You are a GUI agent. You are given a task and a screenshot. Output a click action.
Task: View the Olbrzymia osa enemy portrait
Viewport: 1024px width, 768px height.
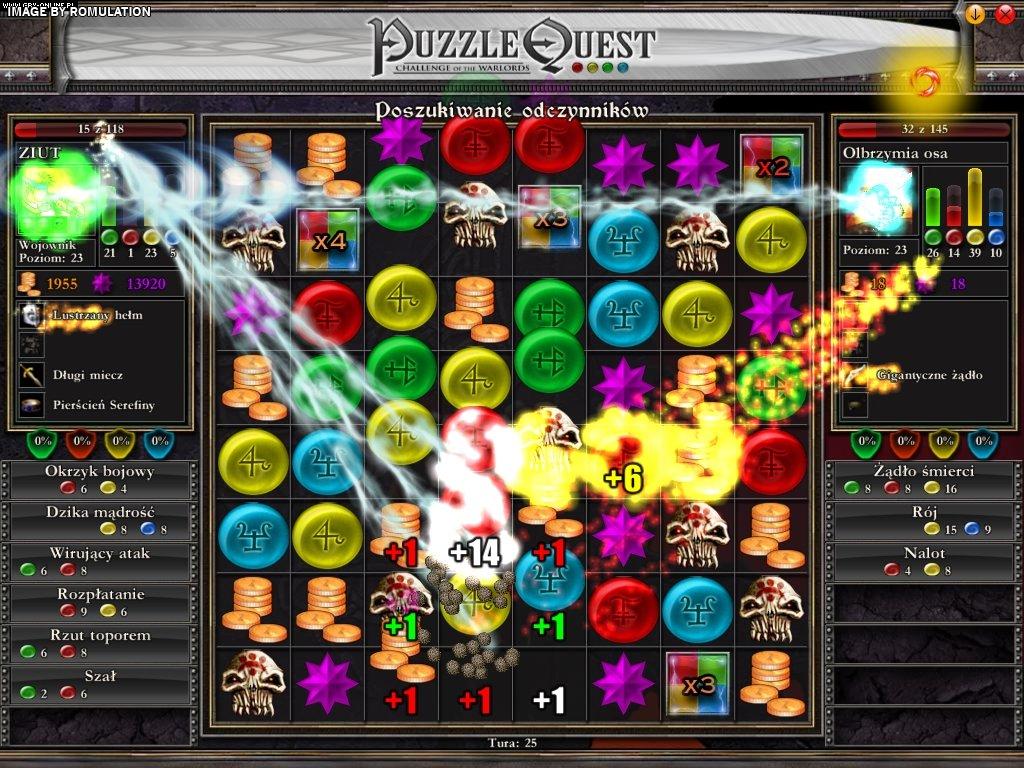point(878,200)
